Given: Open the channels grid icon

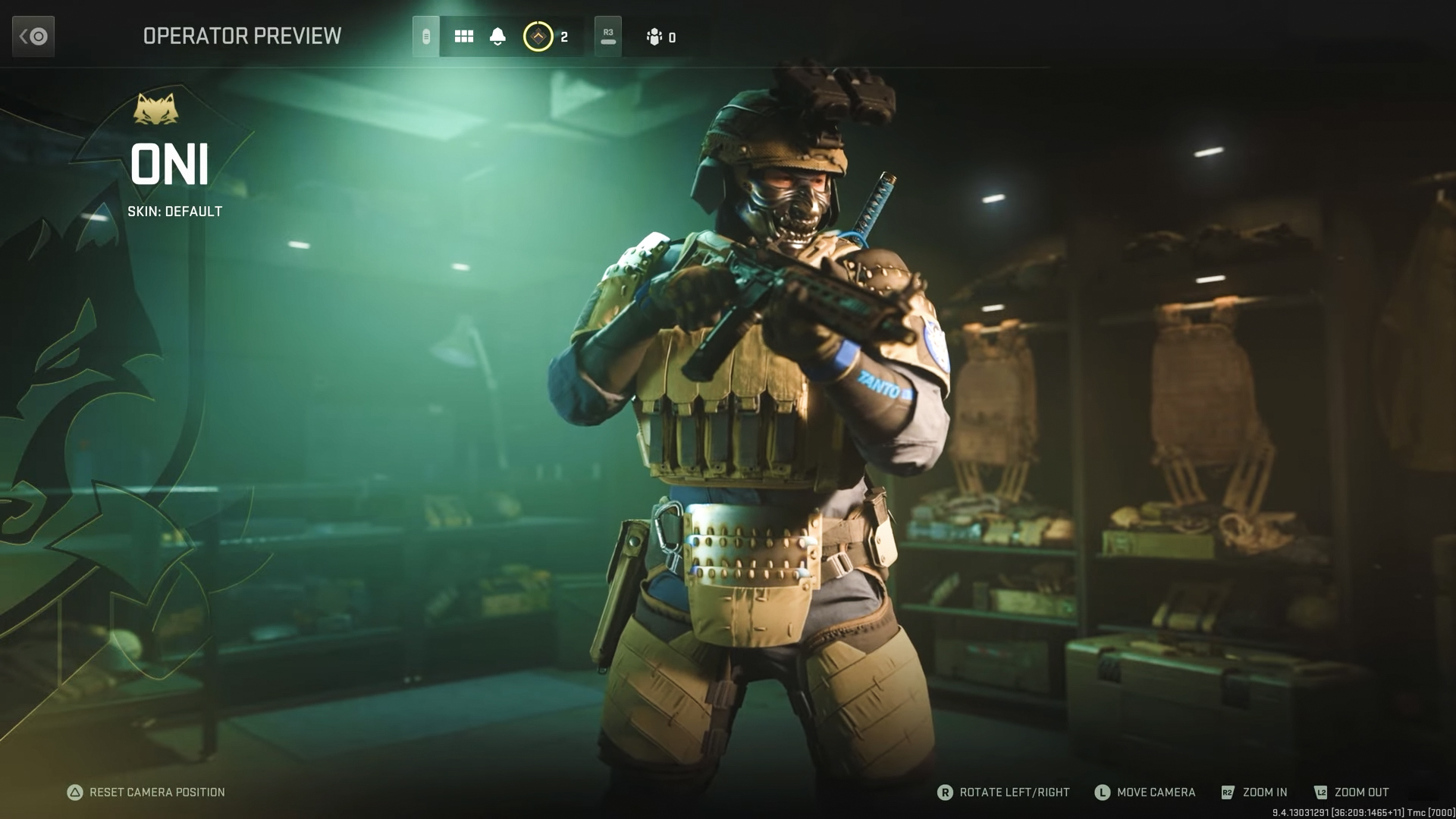Looking at the screenshot, I should click(x=463, y=36).
